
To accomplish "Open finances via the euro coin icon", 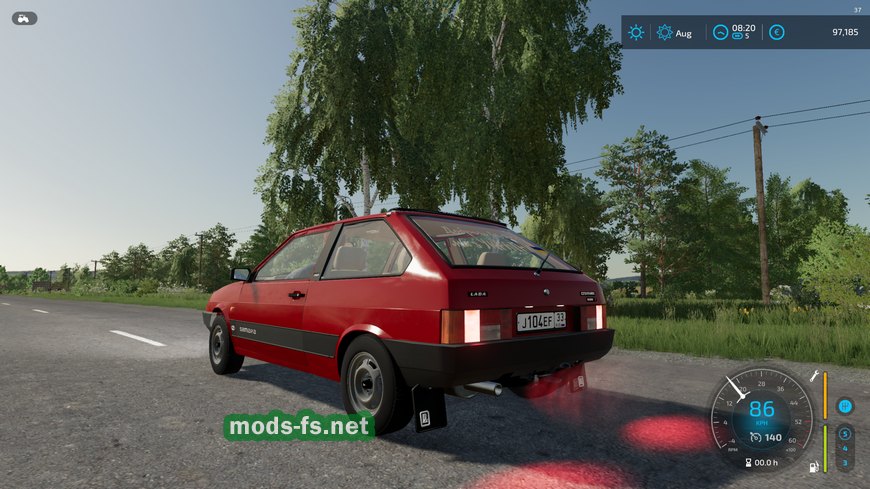I will [x=777, y=32].
